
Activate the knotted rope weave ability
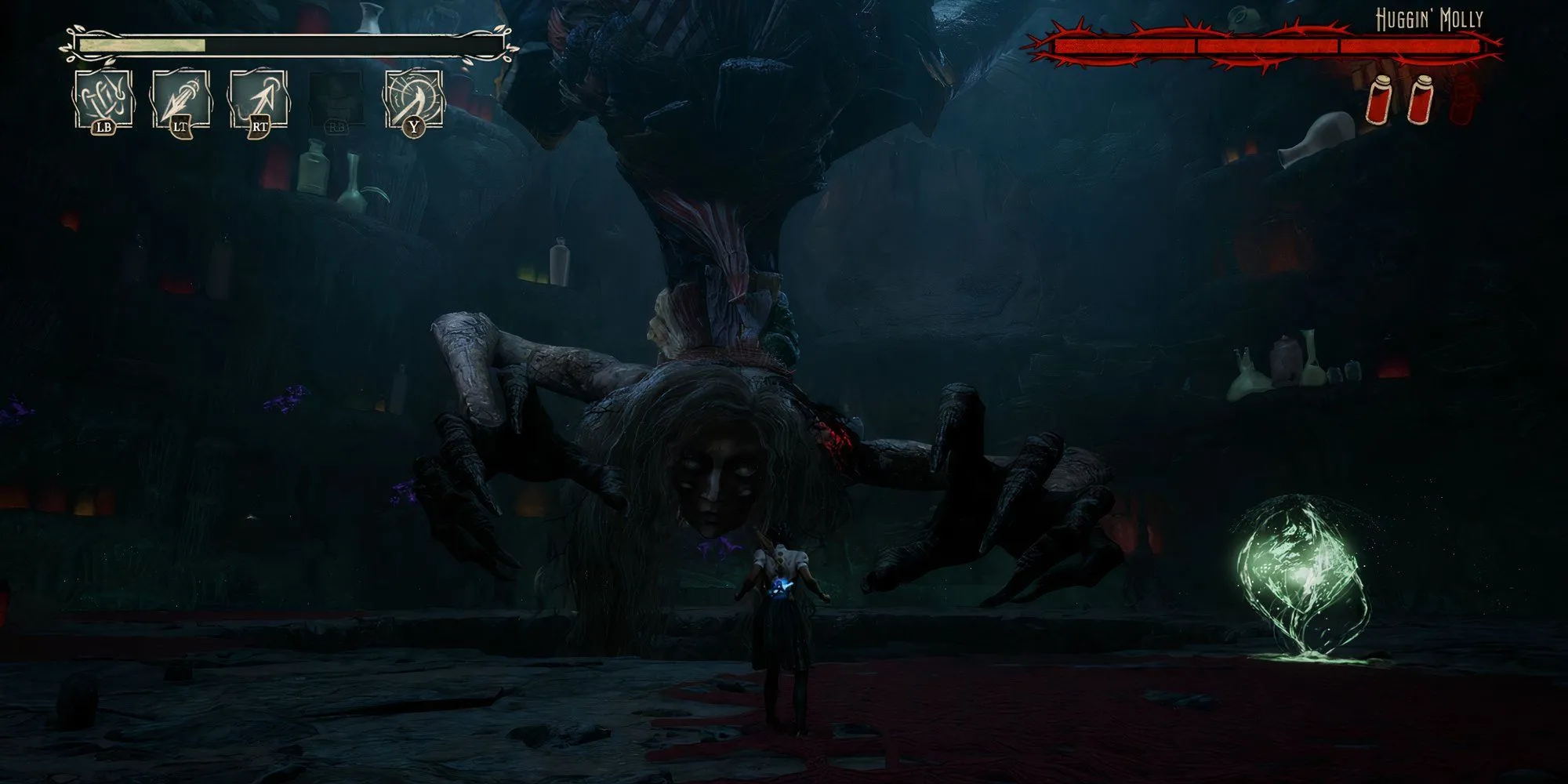[x=103, y=100]
